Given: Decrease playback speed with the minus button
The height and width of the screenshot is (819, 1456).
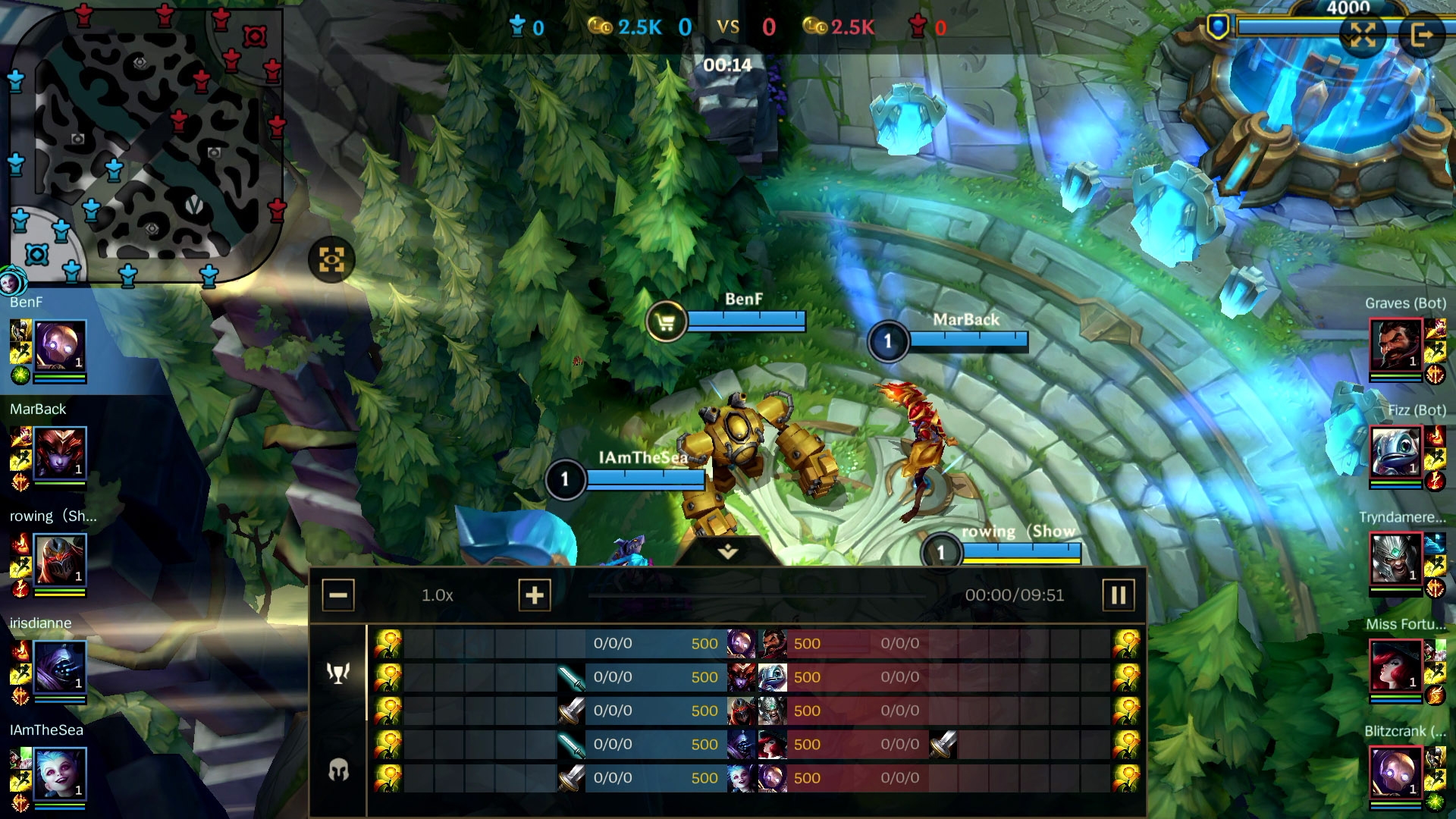Looking at the screenshot, I should click(339, 595).
